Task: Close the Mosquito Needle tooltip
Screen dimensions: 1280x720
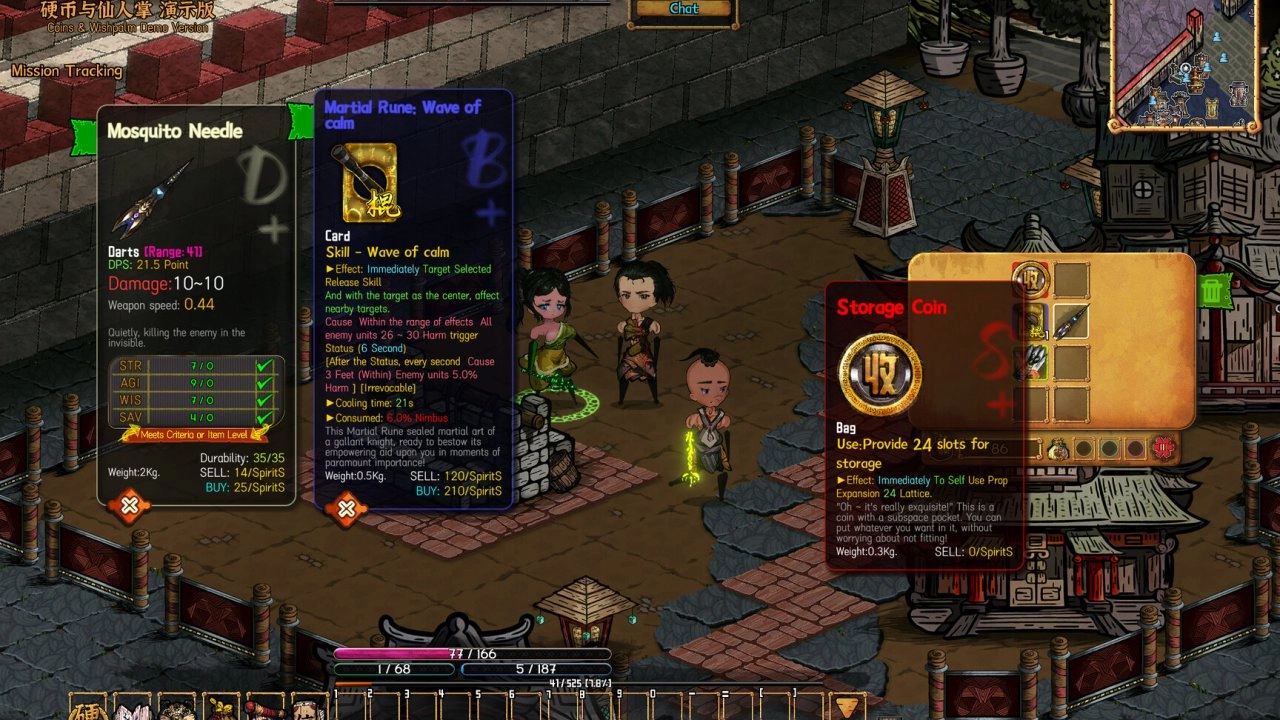Action: tap(129, 506)
